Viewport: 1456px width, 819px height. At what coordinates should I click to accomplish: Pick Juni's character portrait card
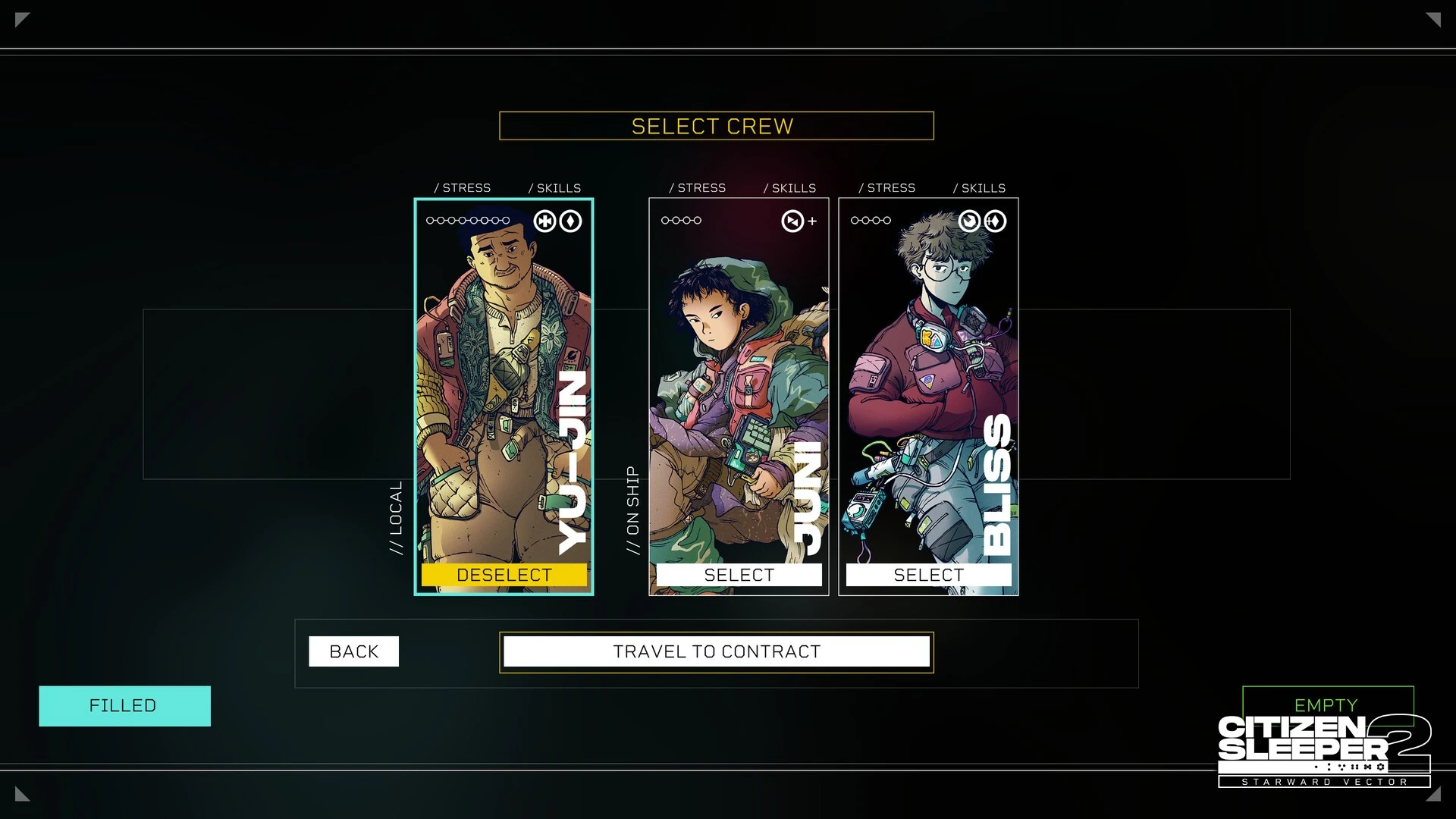[739, 379]
